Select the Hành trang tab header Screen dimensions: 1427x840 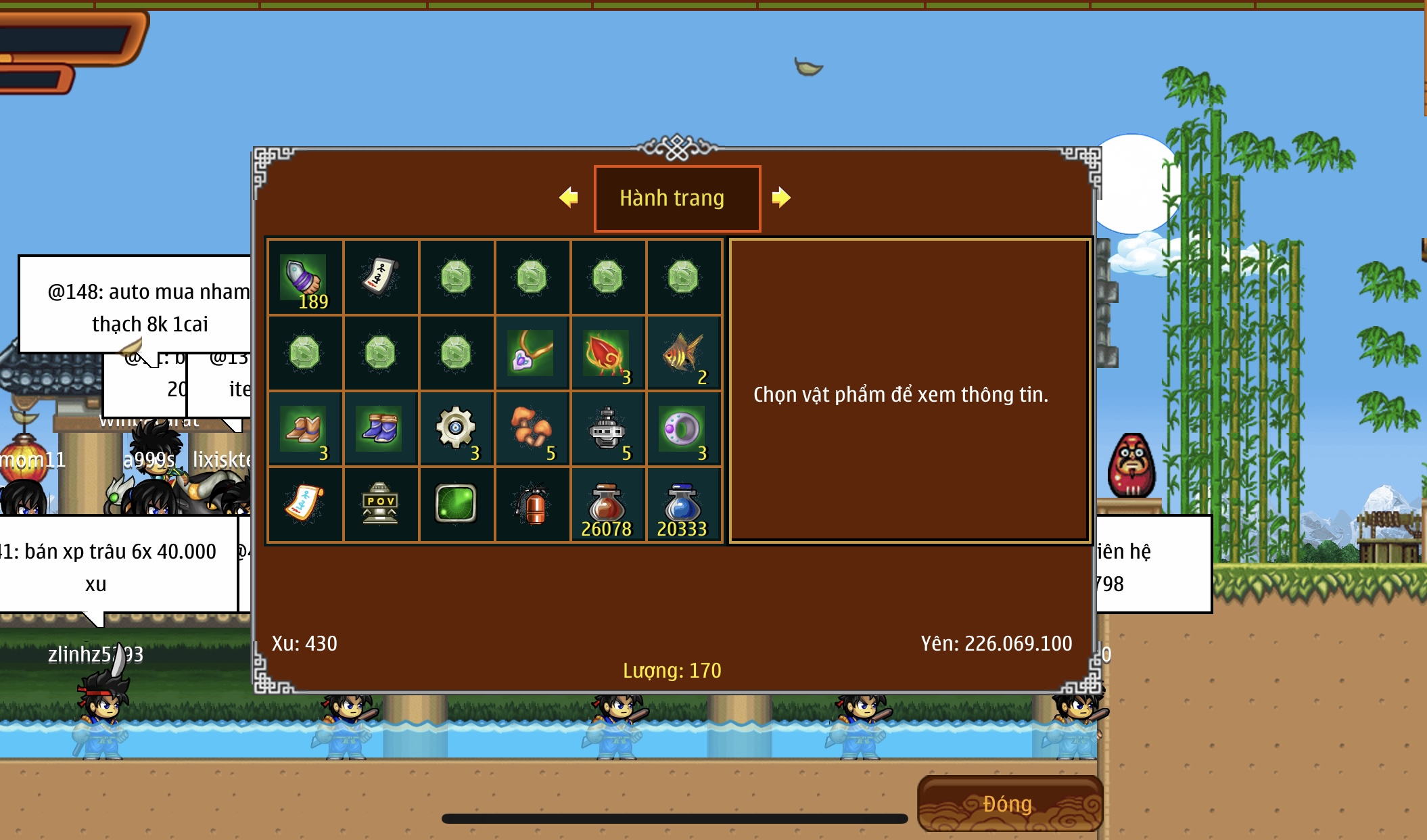(x=677, y=198)
